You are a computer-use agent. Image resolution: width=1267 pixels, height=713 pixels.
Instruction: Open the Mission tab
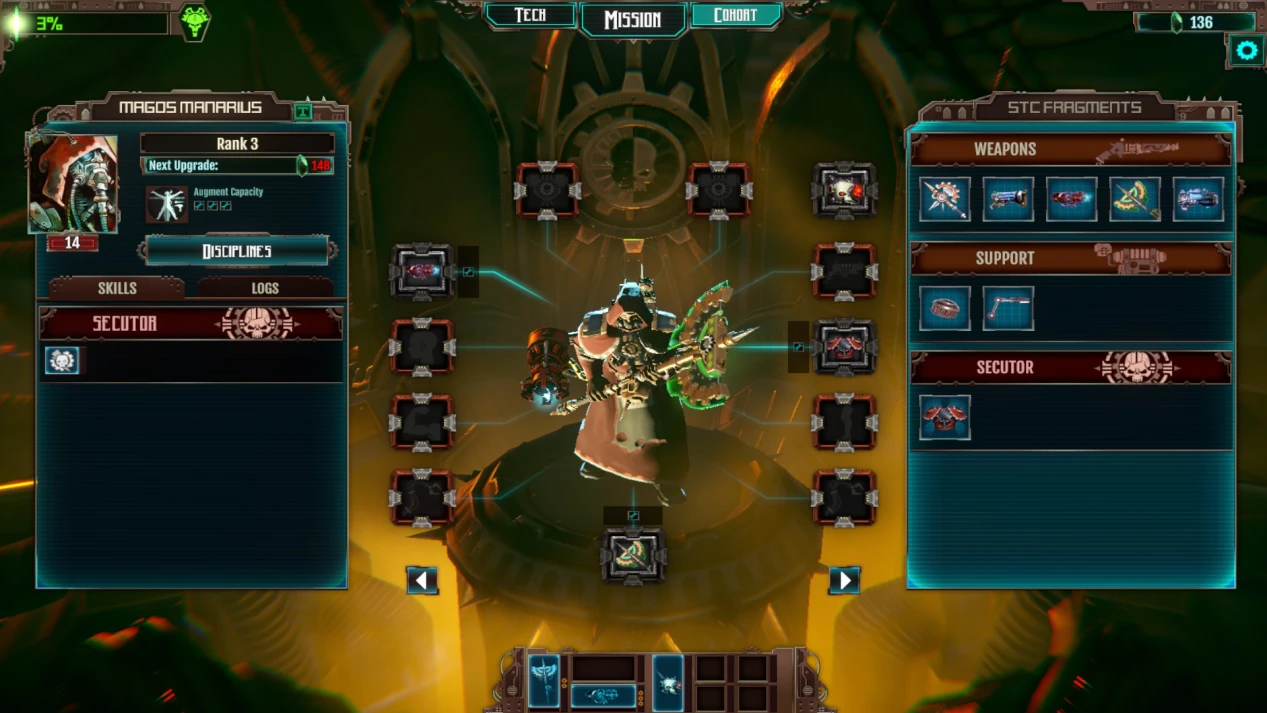tap(633, 19)
